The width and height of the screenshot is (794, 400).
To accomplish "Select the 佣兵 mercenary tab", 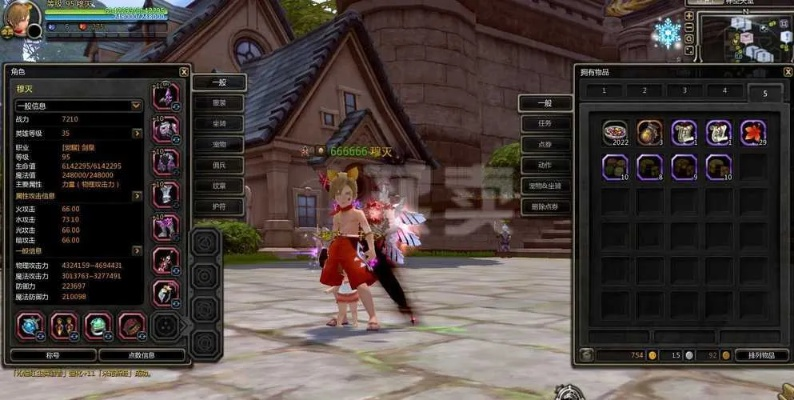I will pos(218,165).
